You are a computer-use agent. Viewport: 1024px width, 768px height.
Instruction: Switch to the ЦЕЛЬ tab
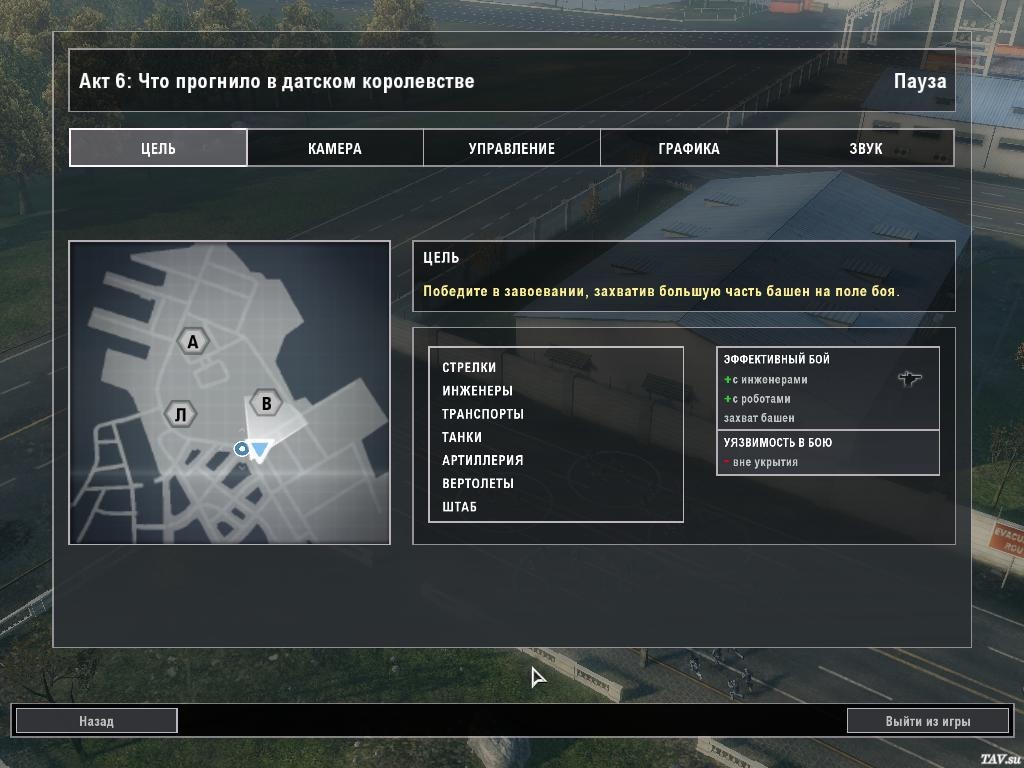tap(158, 148)
